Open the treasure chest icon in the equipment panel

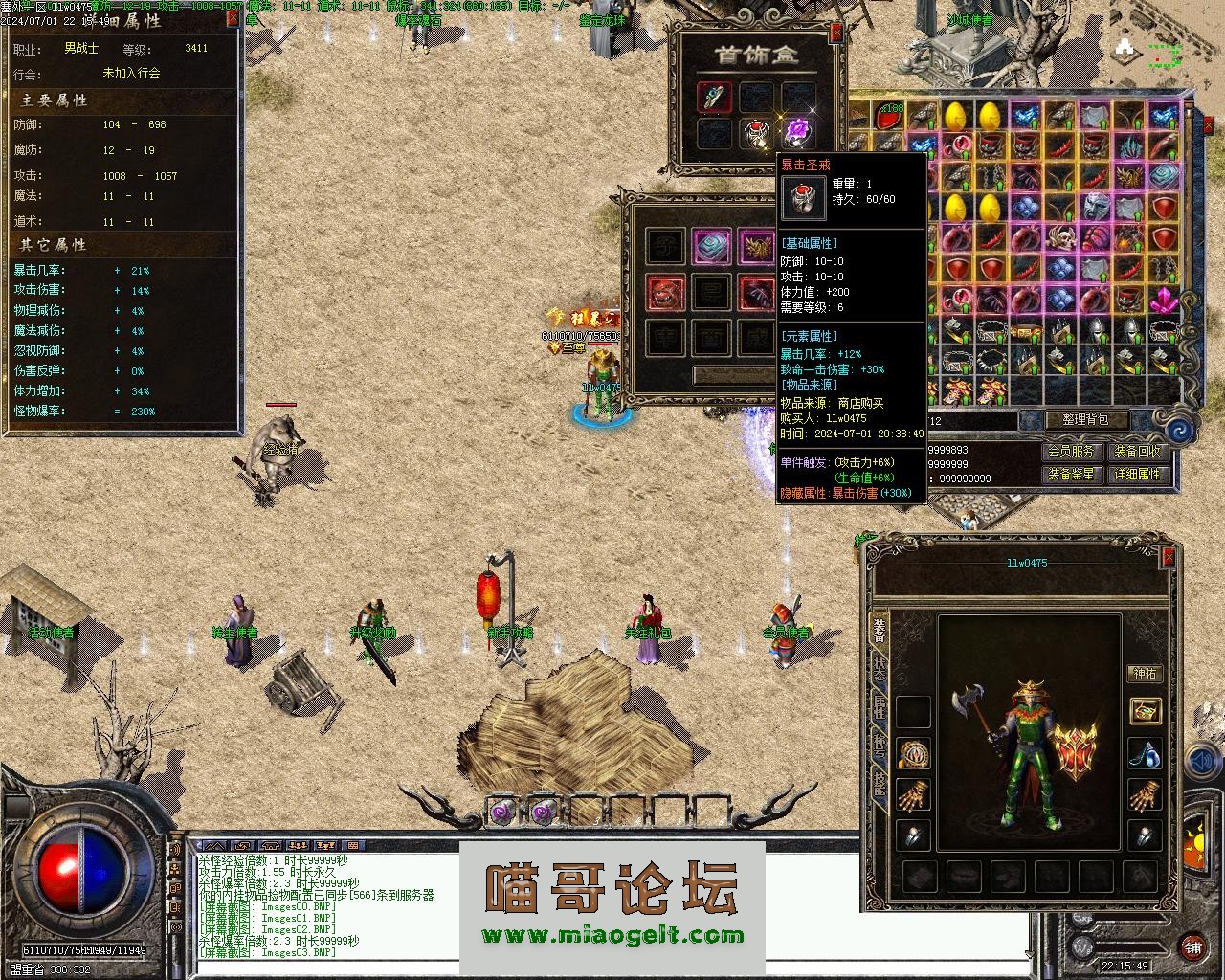click(x=1145, y=710)
